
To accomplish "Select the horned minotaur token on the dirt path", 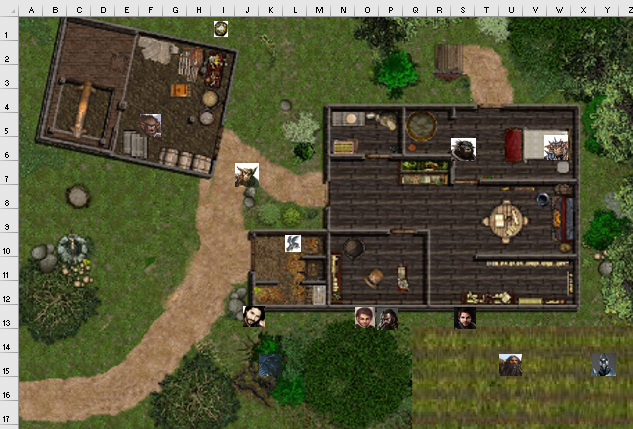I will click(x=246, y=175).
